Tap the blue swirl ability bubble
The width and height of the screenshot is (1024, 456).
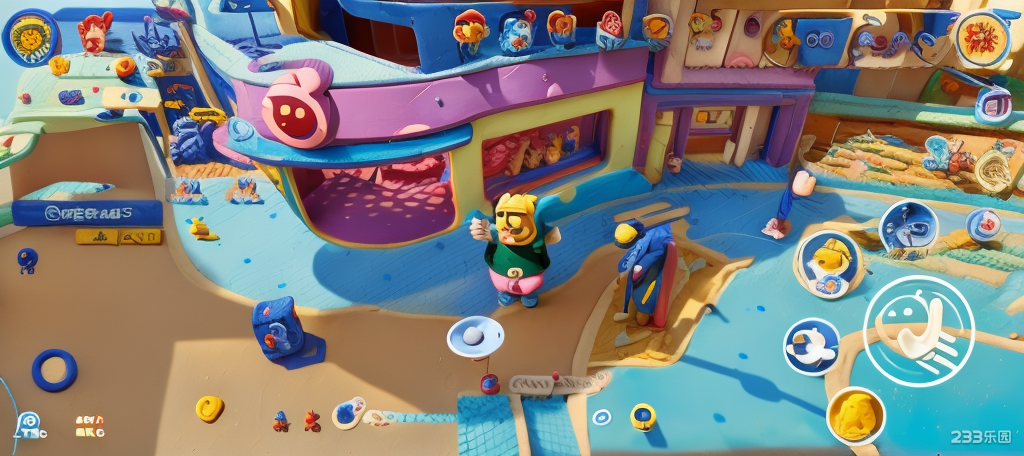908,229
